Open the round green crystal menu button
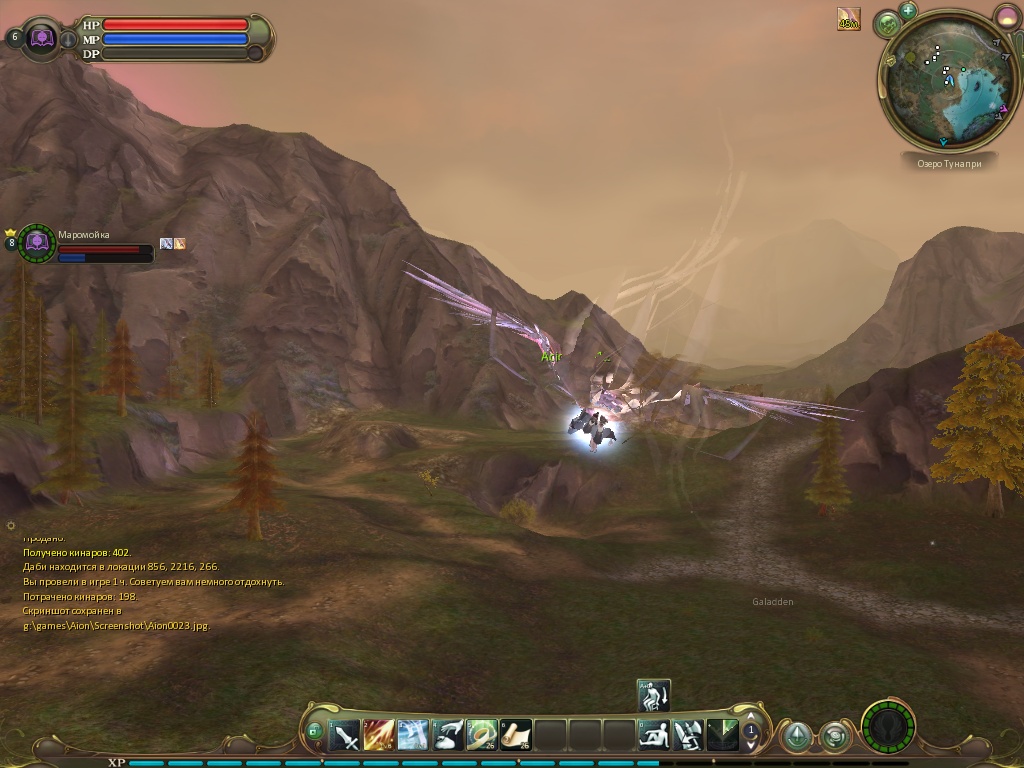 tap(796, 737)
